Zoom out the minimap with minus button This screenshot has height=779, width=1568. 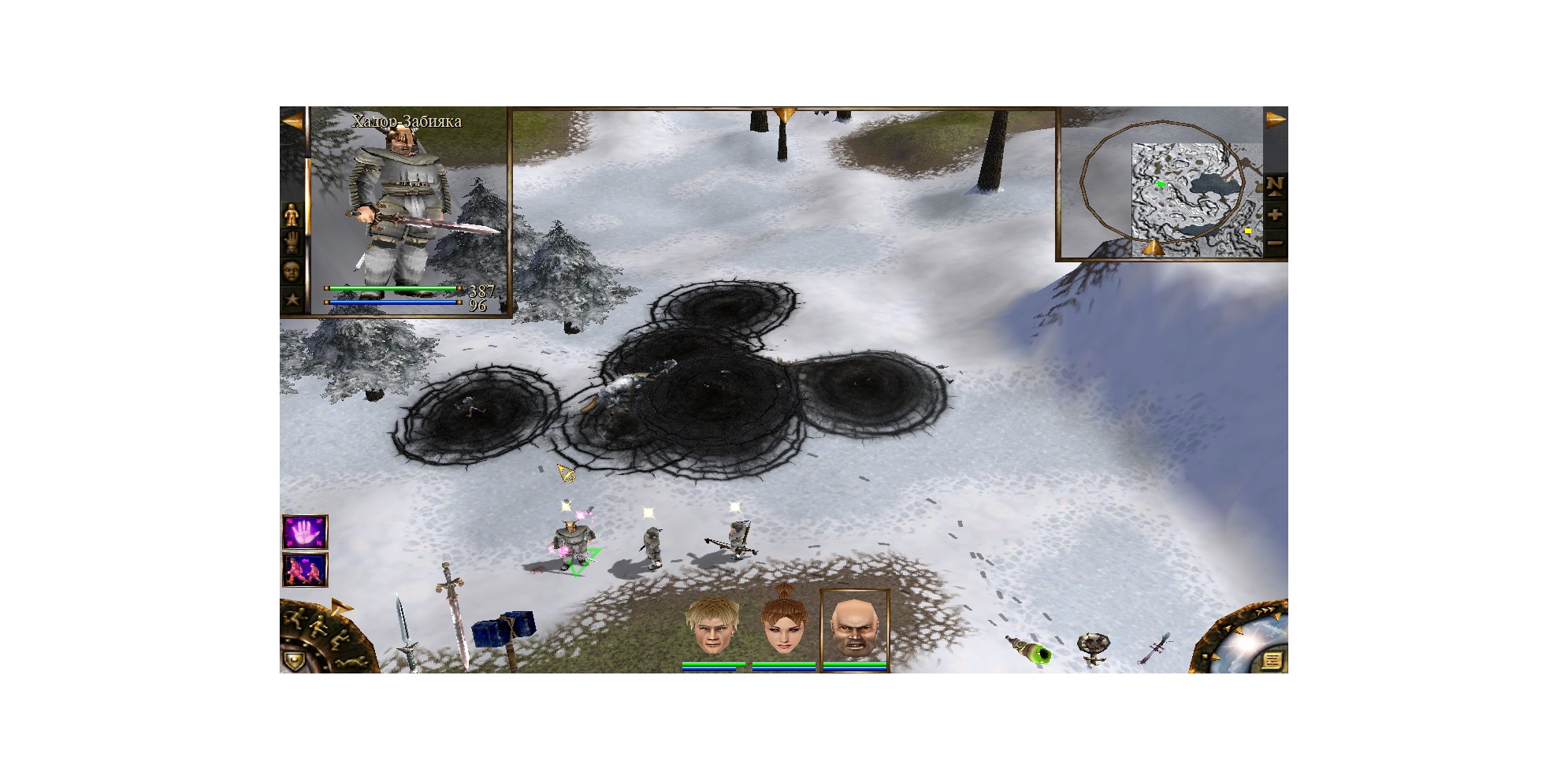1275,243
